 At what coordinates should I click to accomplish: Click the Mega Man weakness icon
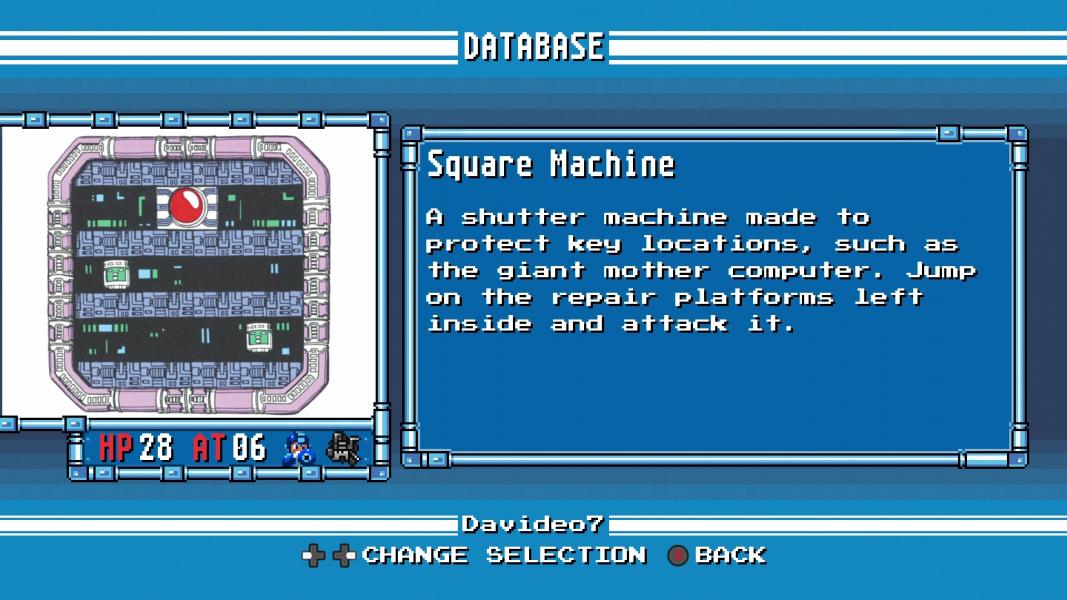(x=299, y=448)
